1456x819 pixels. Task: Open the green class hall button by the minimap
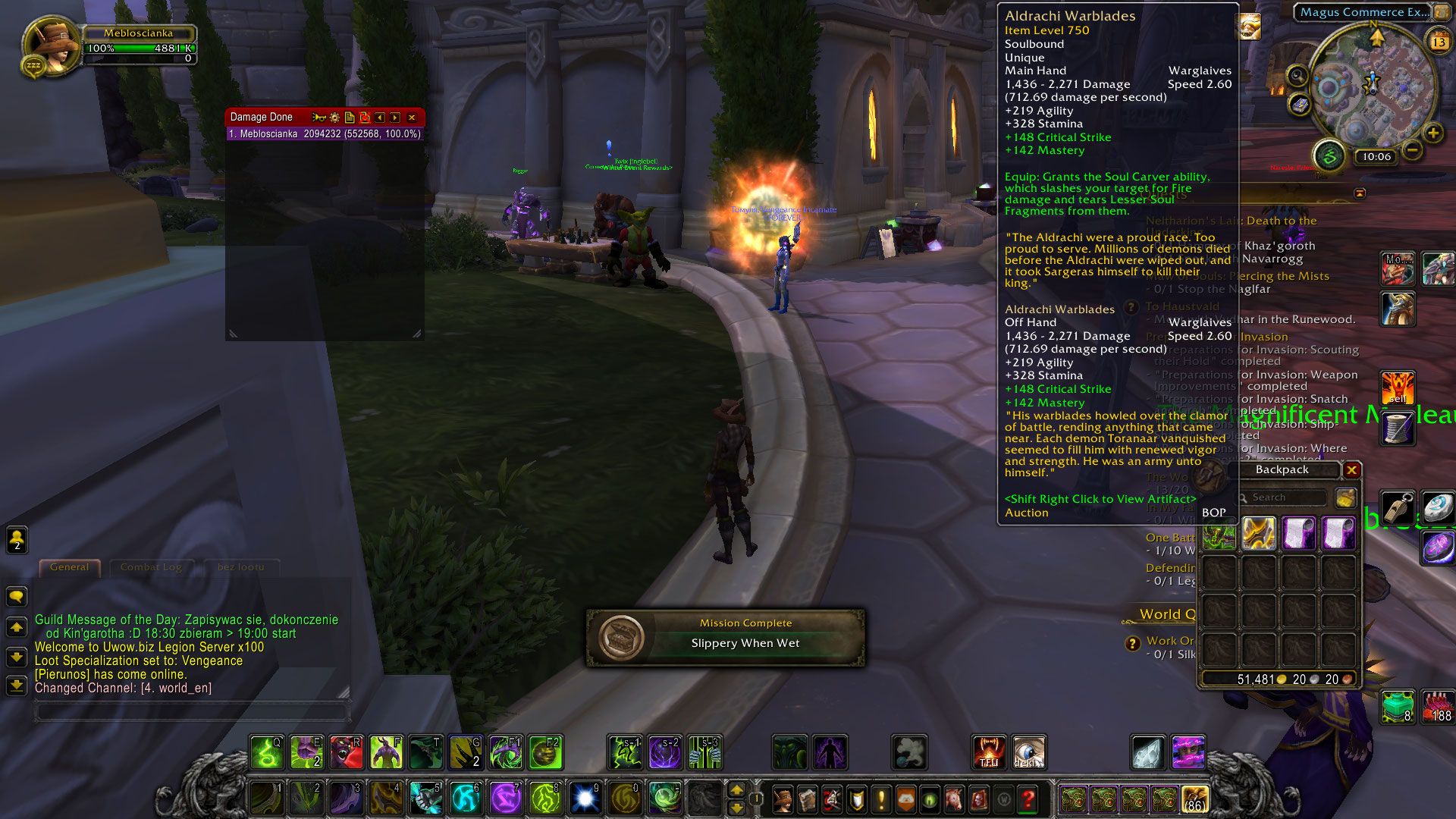pos(1329,156)
